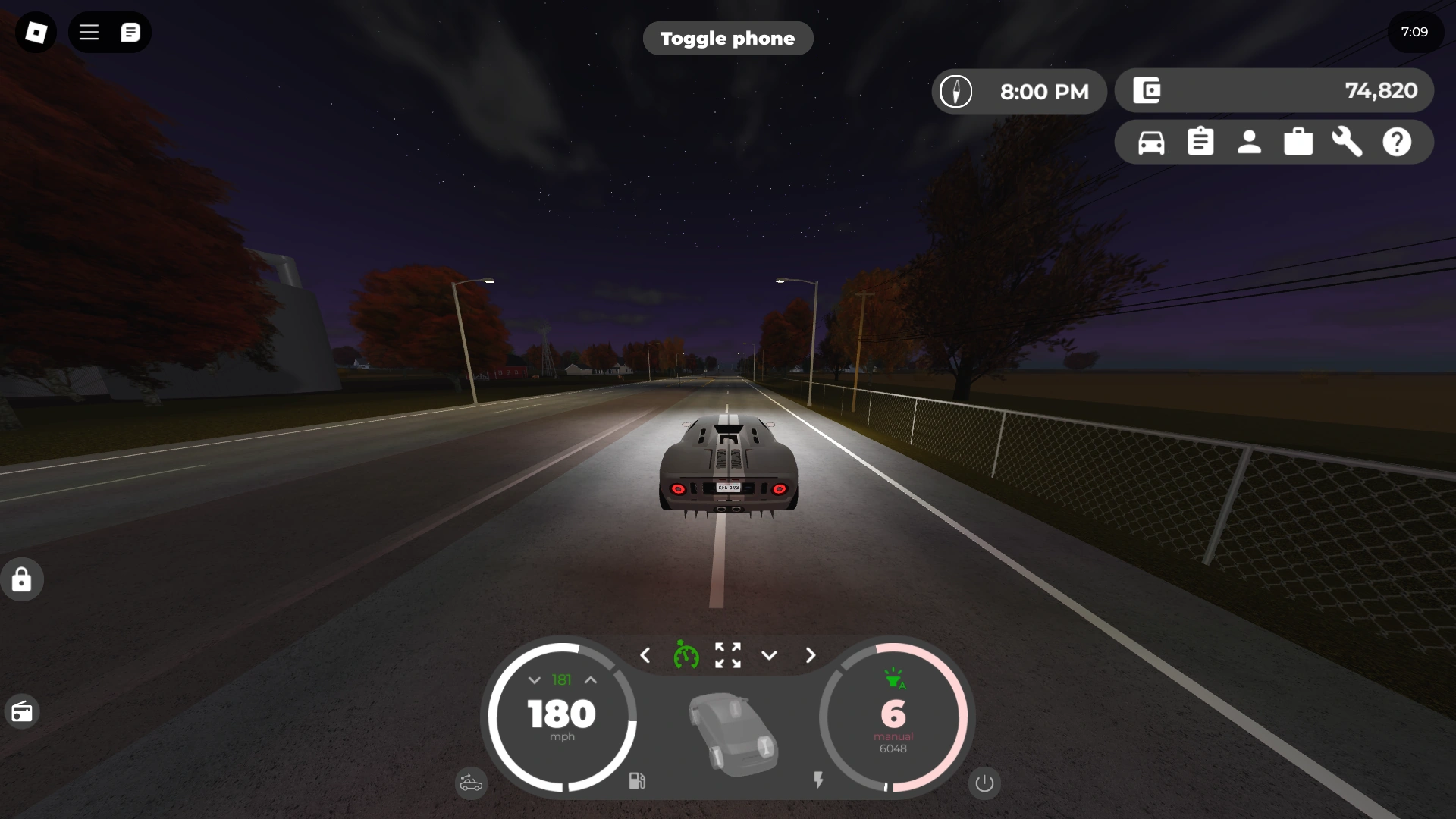Collapse the dashboard with the down chevron

(x=770, y=655)
